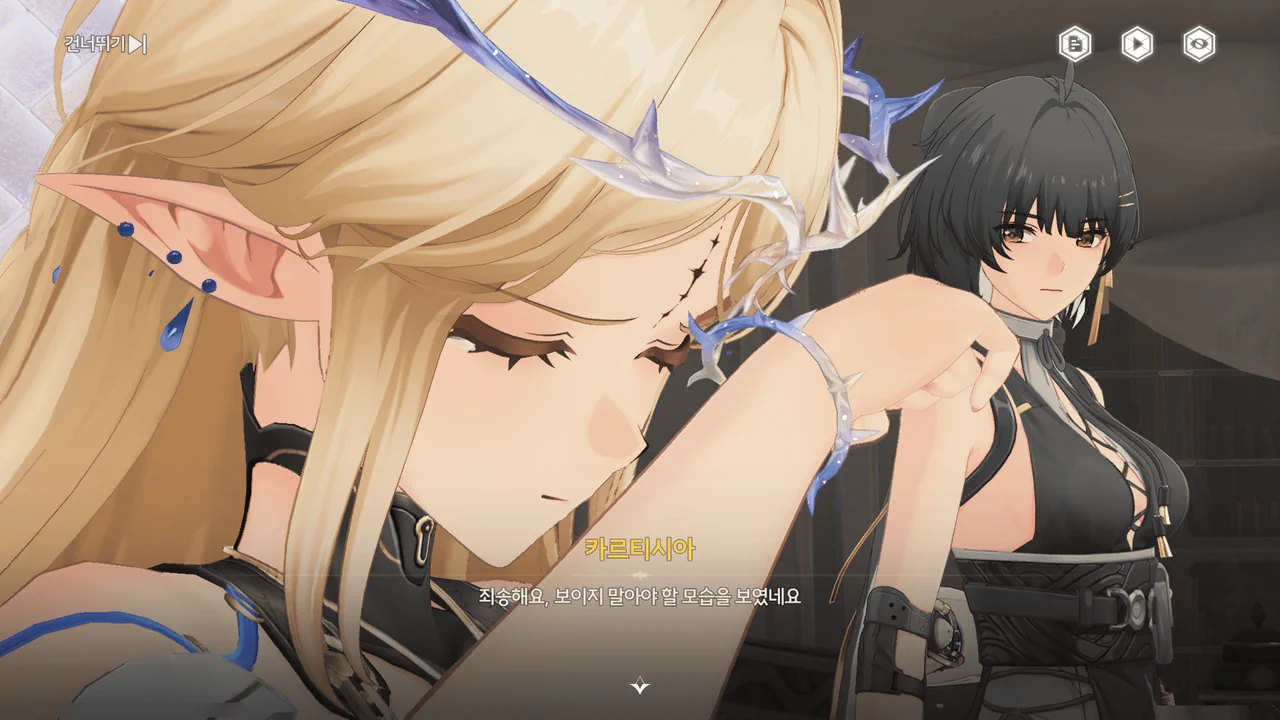This screenshot has height=720, width=1280.
Task: Skip the cutscene with 건너뛰기 button
Action: click(x=105, y=44)
